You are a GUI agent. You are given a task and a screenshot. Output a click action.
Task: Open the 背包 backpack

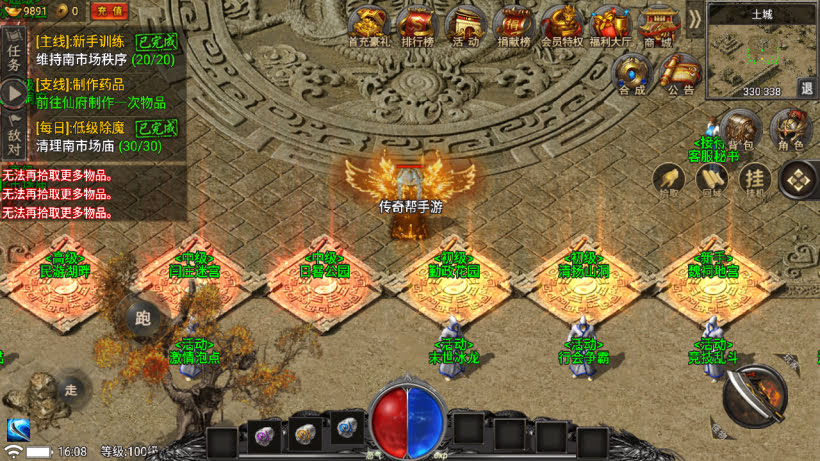[740, 130]
